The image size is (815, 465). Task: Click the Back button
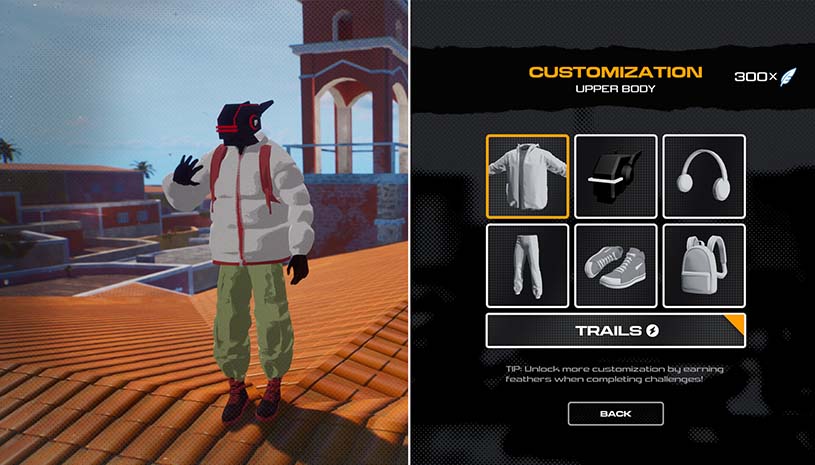pyautogui.click(x=615, y=413)
